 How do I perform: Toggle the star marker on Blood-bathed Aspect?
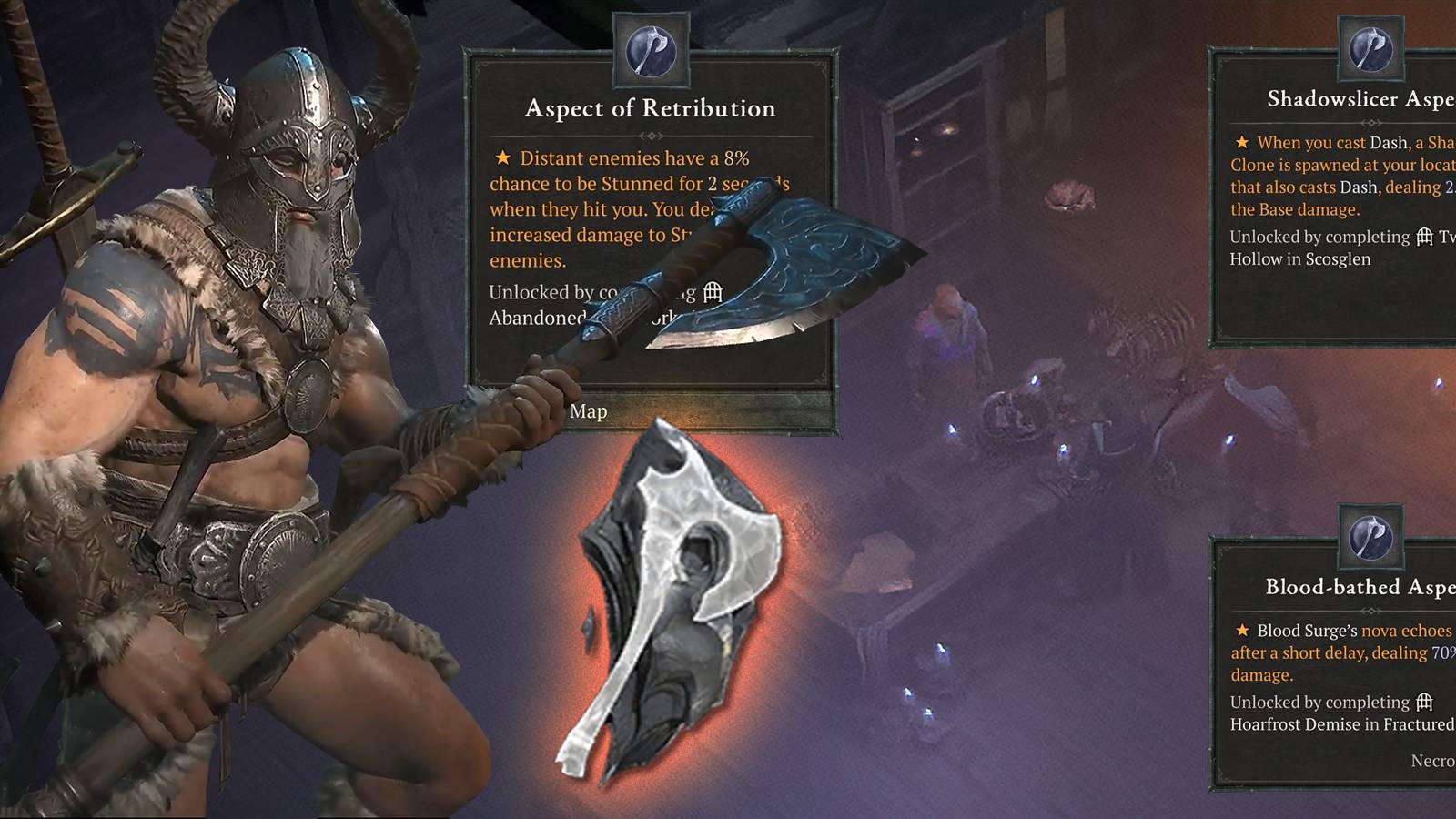point(1242,630)
